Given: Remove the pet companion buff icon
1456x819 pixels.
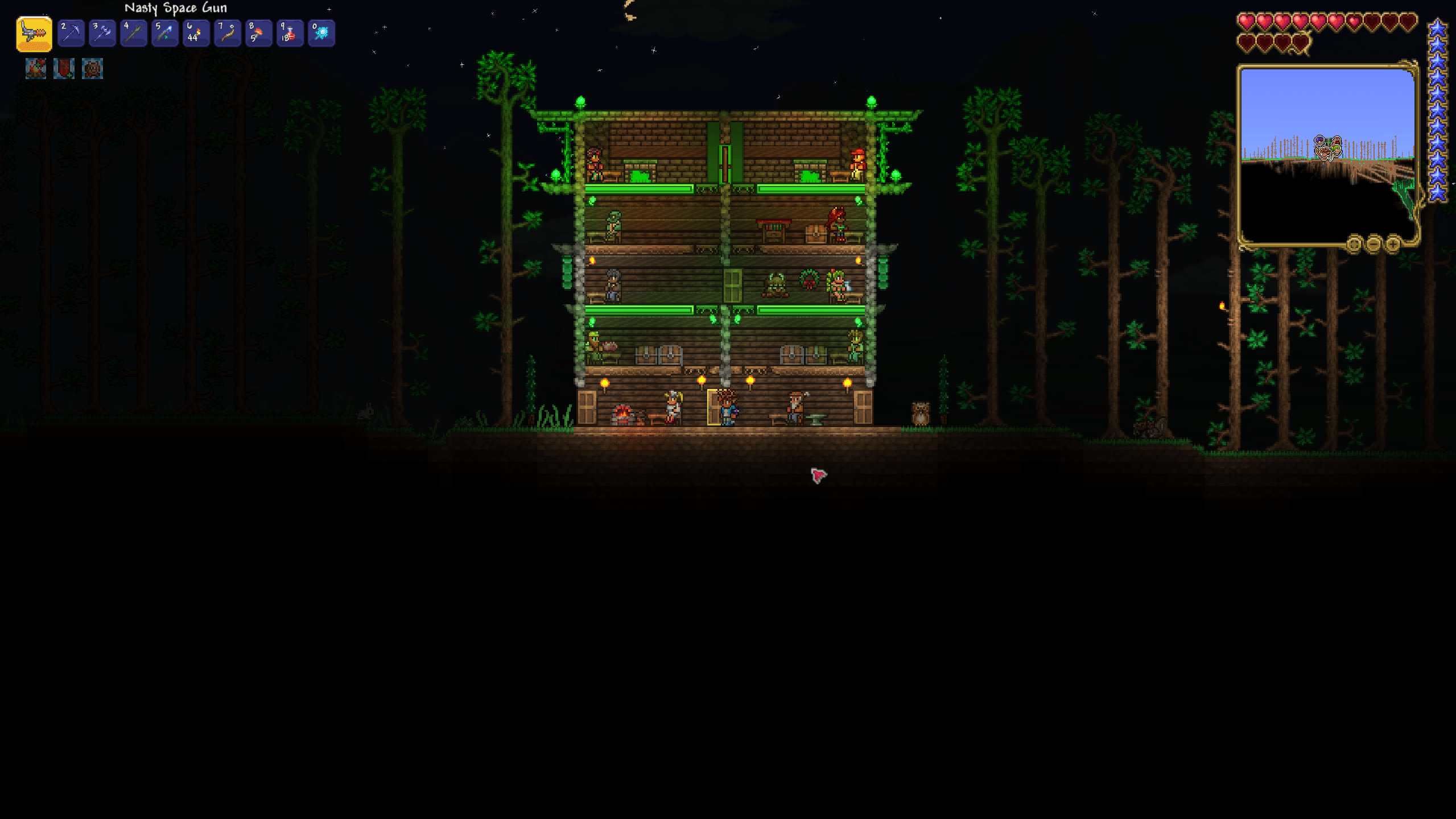Looking at the screenshot, I should pyautogui.click(x=92, y=69).
